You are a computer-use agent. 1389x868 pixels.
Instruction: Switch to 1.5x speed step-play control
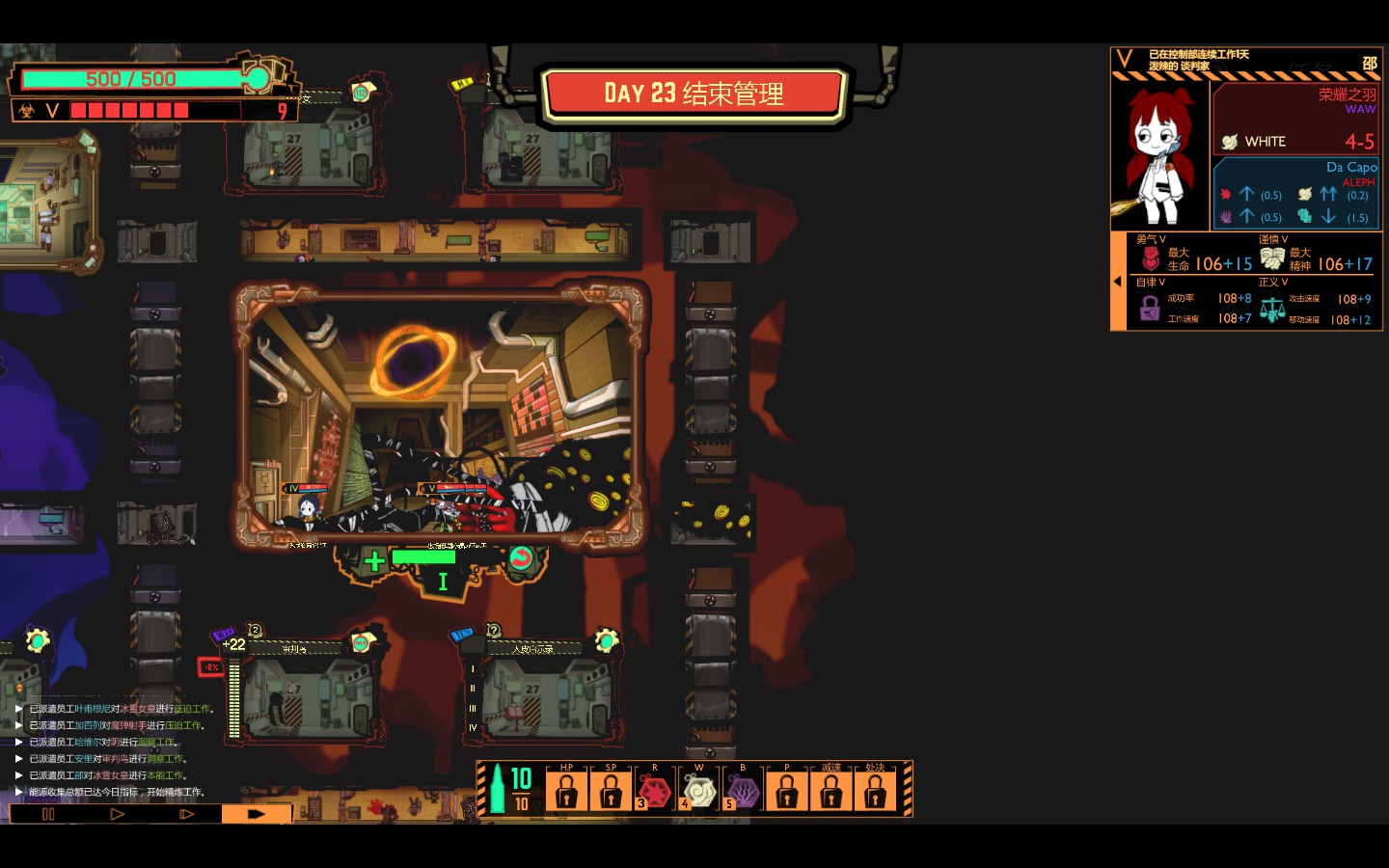click(186, 814)
